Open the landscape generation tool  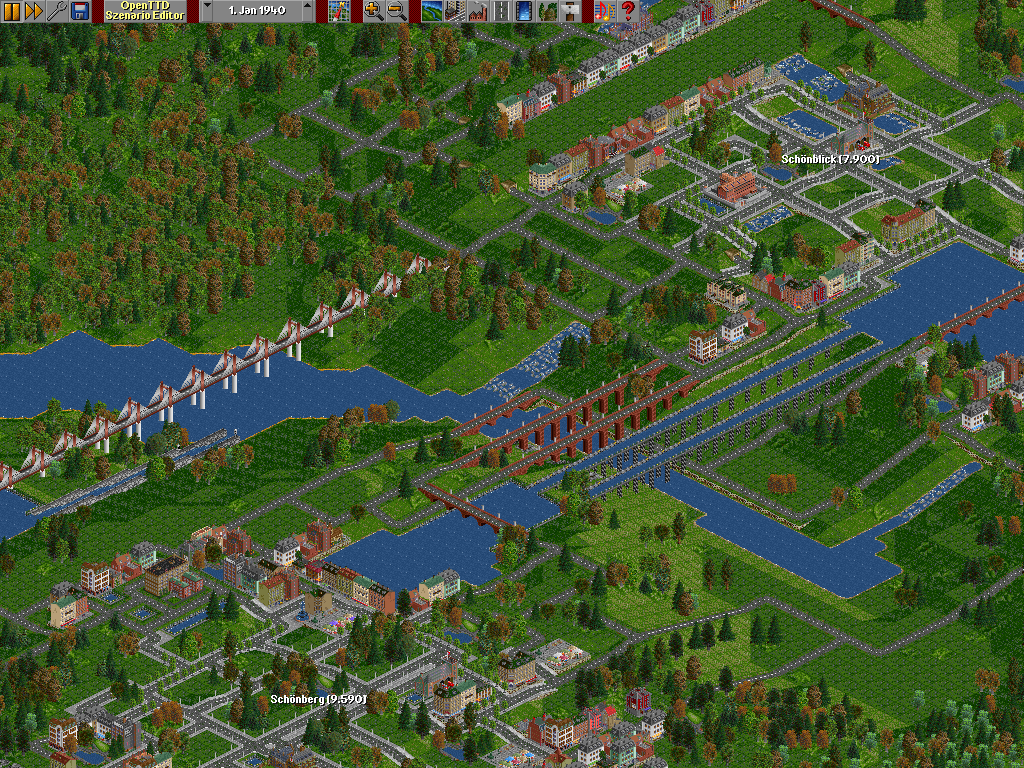431,11
